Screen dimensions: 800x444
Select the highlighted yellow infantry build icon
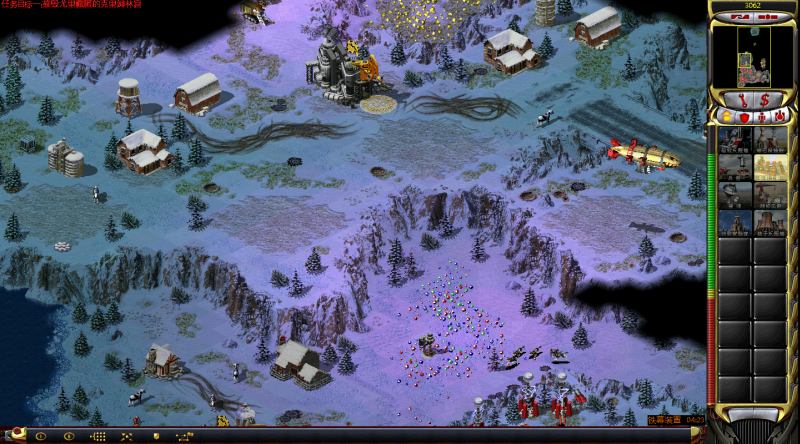click(x=769, y=166)
